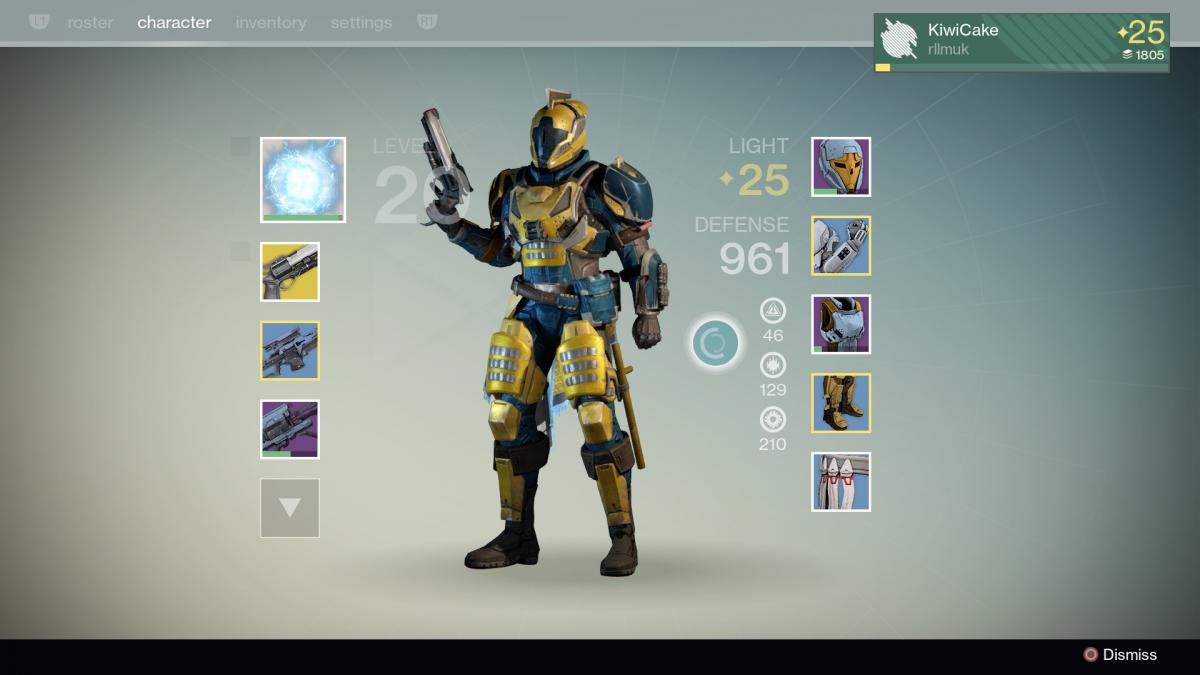Select the teal circular swirl icon

click(716, 344)
